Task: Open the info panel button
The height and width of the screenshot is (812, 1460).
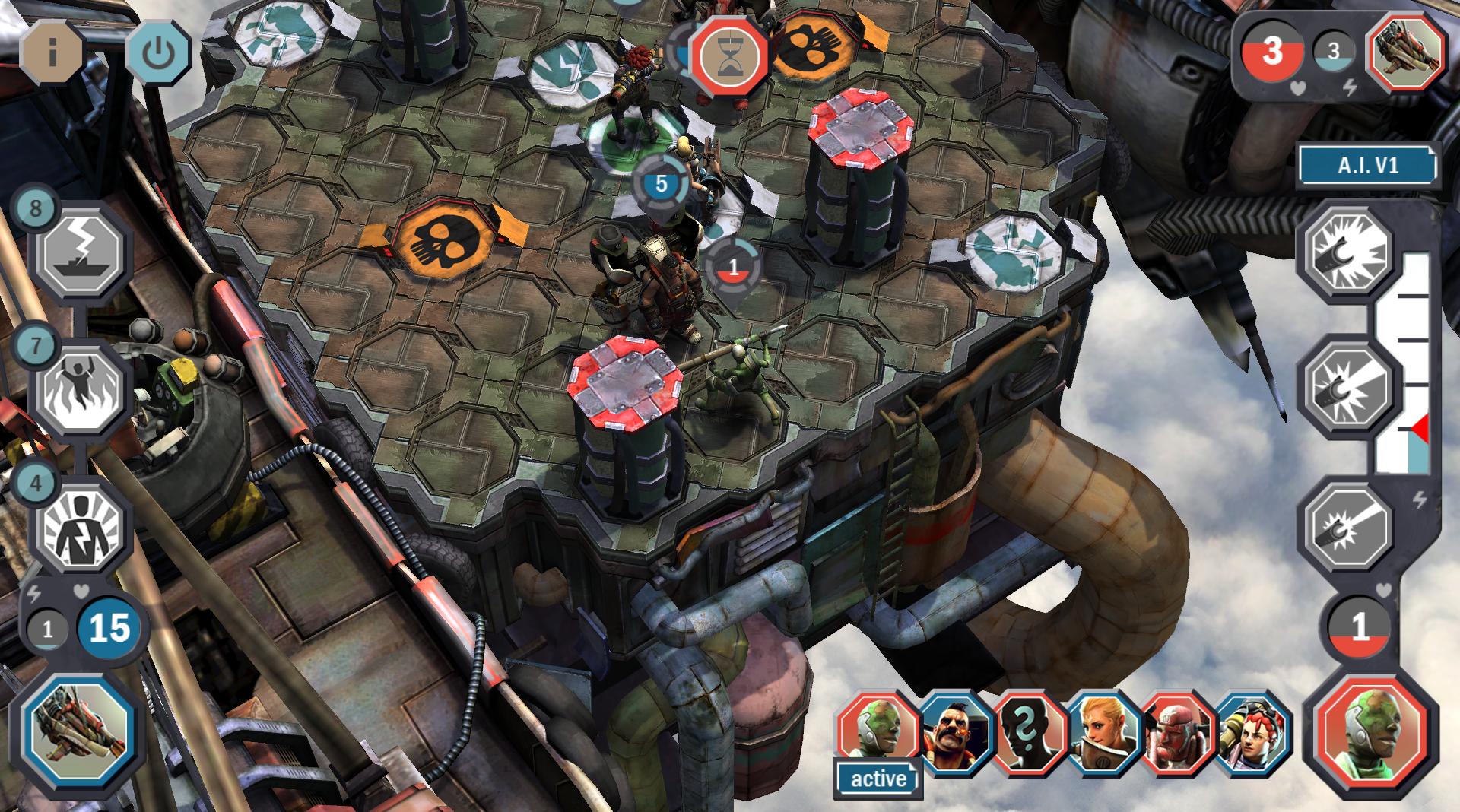Action: pos(52,52)
